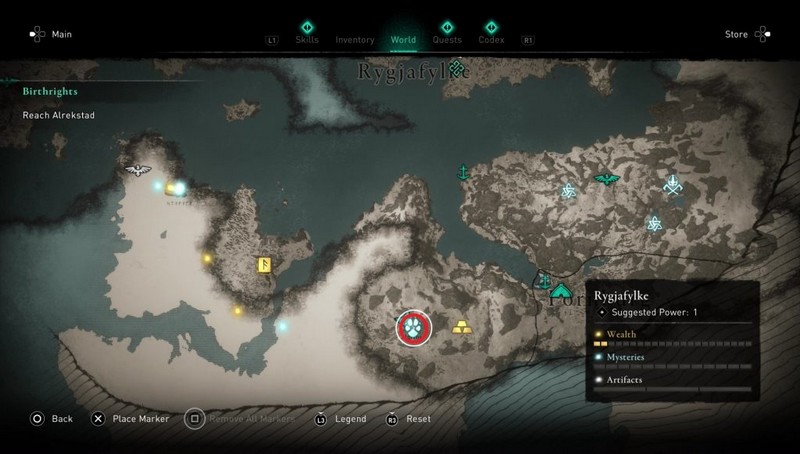The image size is (800, 454).
Task: Open the Inventory tab
Action: click(x=355, y=40)
